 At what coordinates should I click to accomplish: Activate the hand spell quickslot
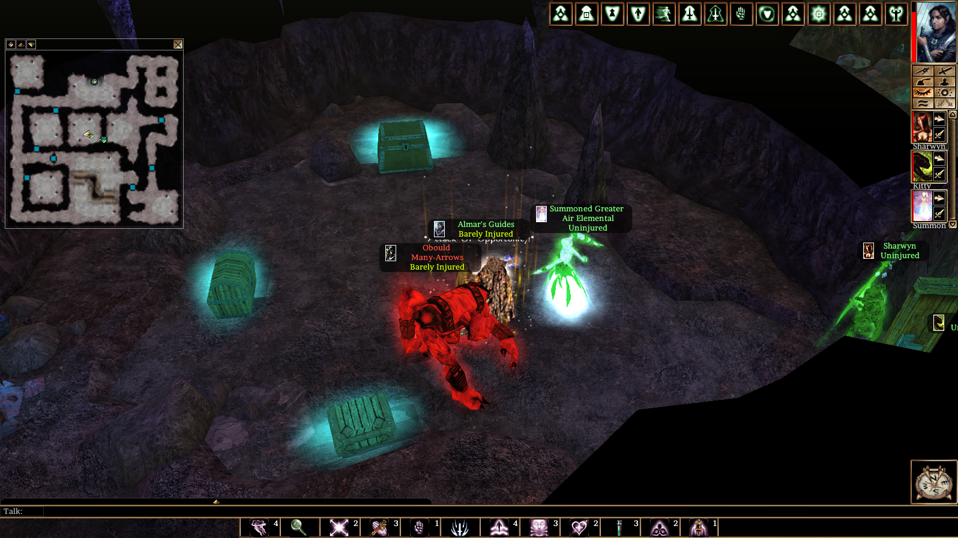click(x=419, y=527)
